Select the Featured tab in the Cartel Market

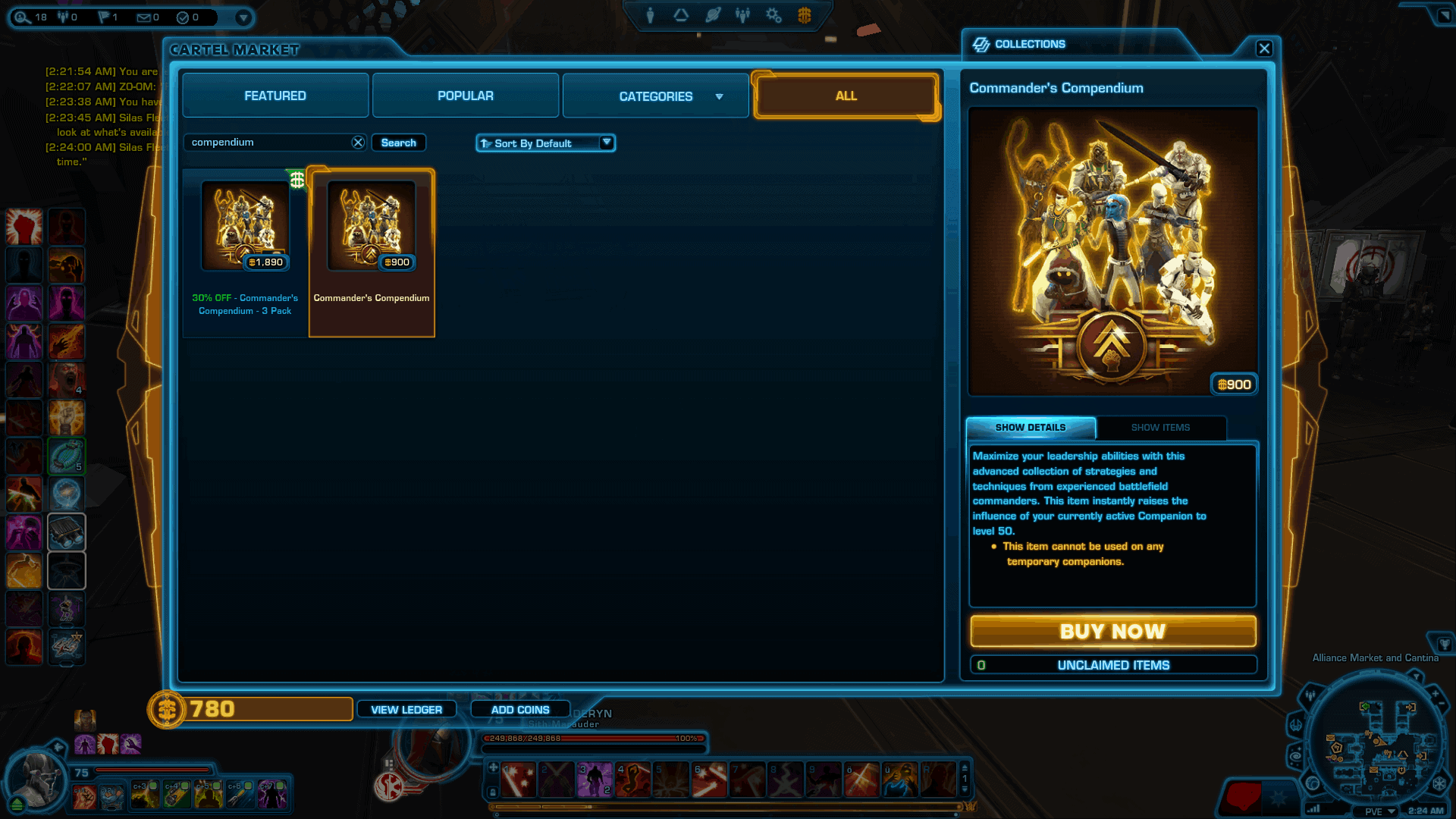click(x=275, y=96)
